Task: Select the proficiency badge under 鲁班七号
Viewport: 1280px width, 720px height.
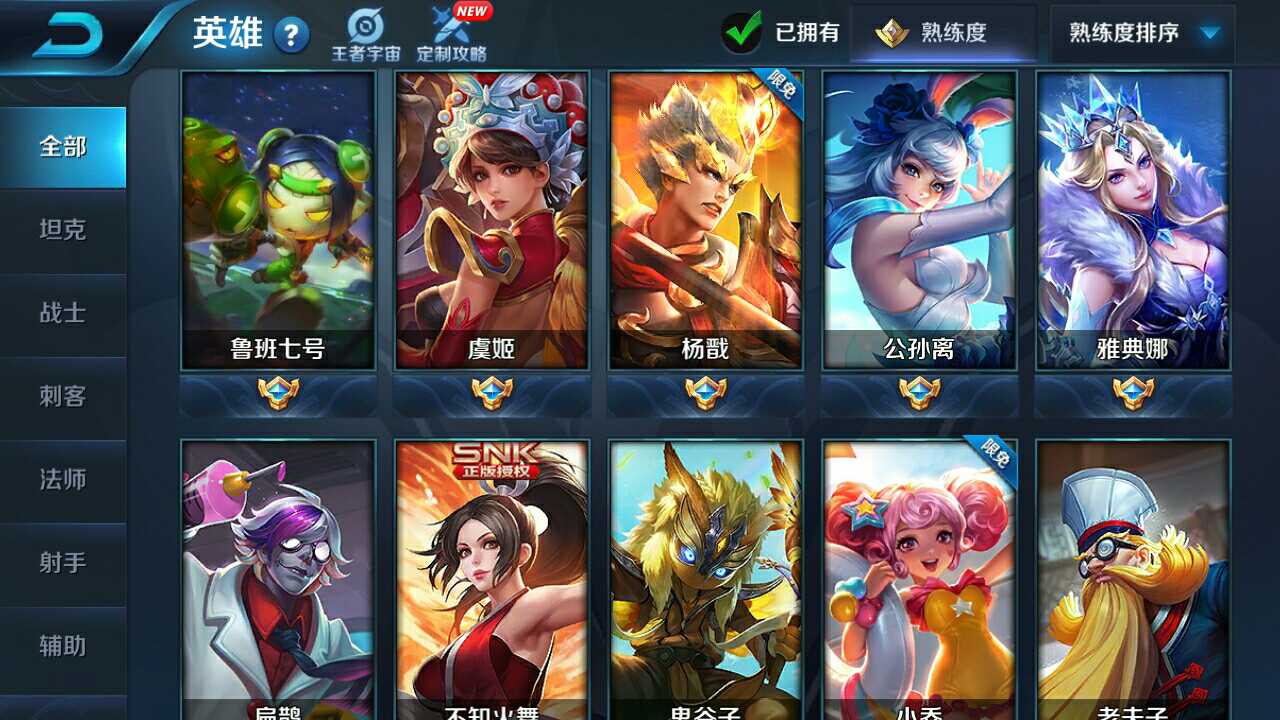Action: pos(280,391)
